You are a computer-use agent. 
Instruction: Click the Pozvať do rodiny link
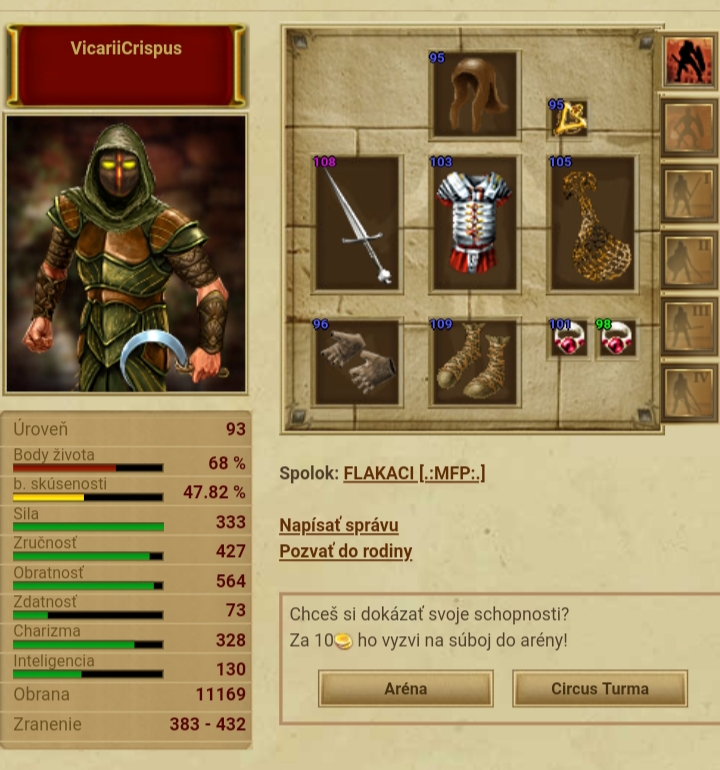[x=345, y=551]
